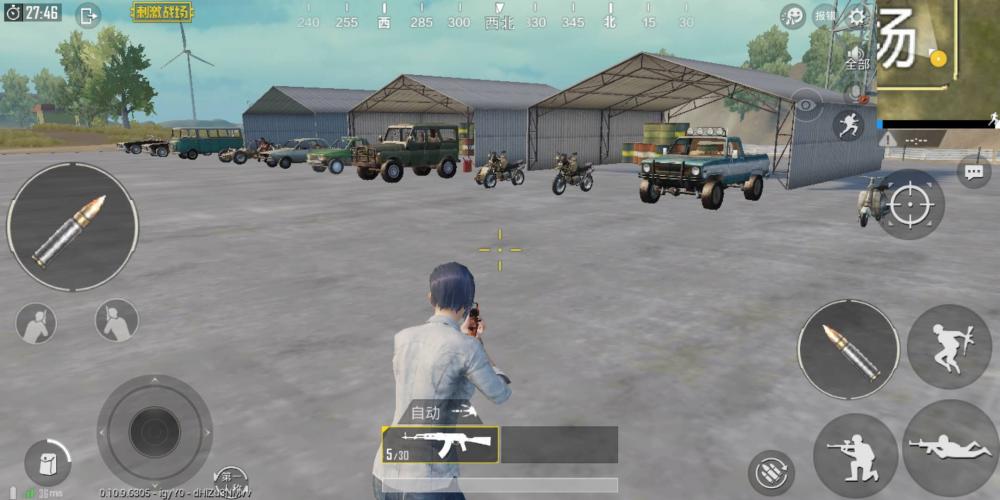
Task: Tap the 报错 report button
Action: pyautogui.click(x=826, y=16)
